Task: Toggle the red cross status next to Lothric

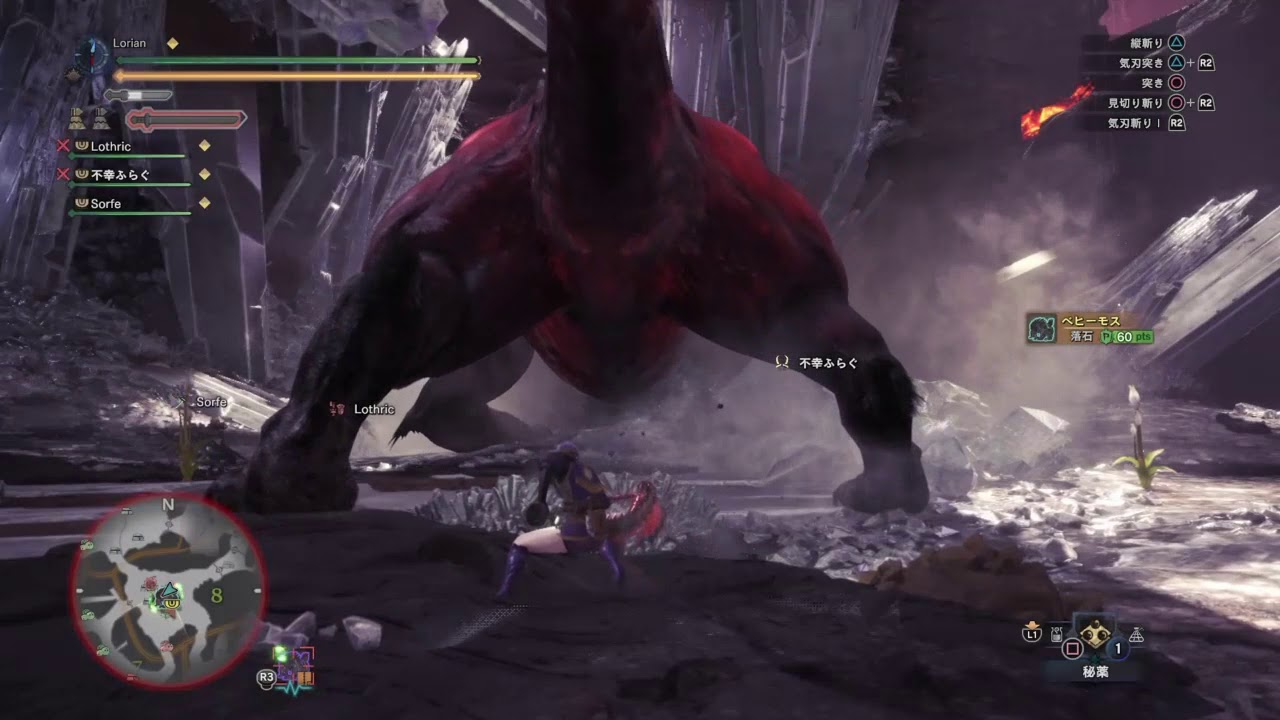Action: click(x=64, y=145)
